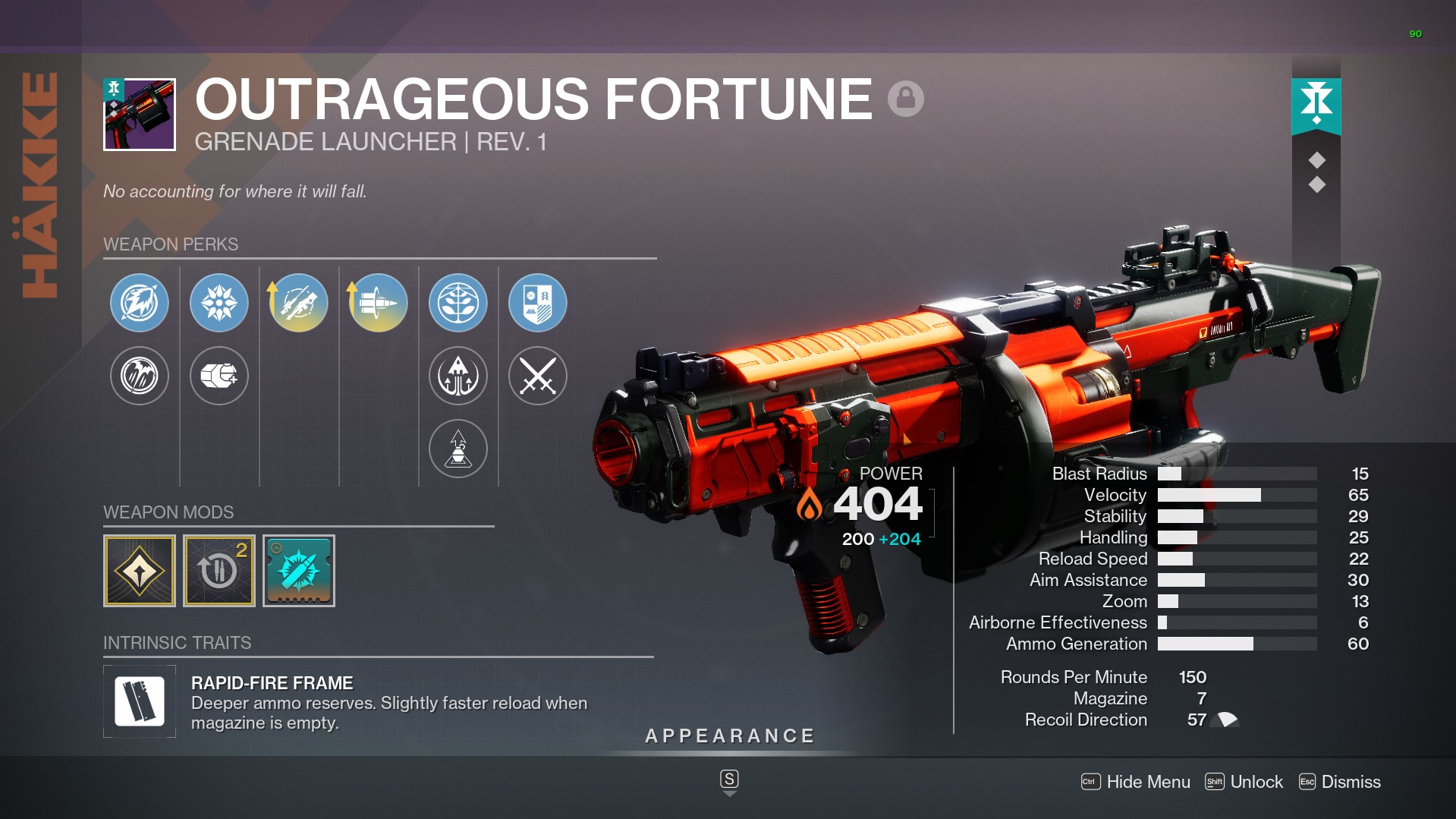Open the Appearance section
Image resolution: width=1456 pixels, height=819 pixels.
[730, 736]
